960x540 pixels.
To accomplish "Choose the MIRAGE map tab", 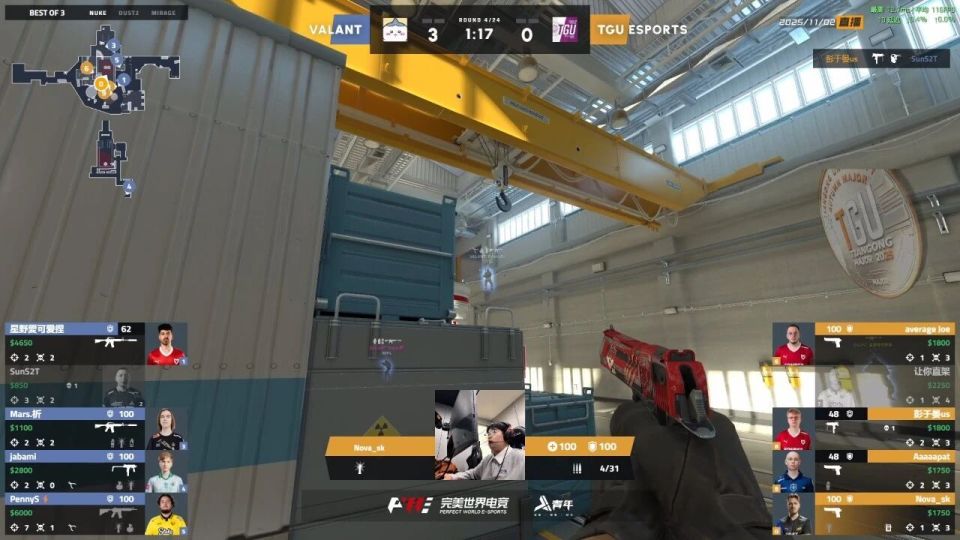I will point(161,13).
